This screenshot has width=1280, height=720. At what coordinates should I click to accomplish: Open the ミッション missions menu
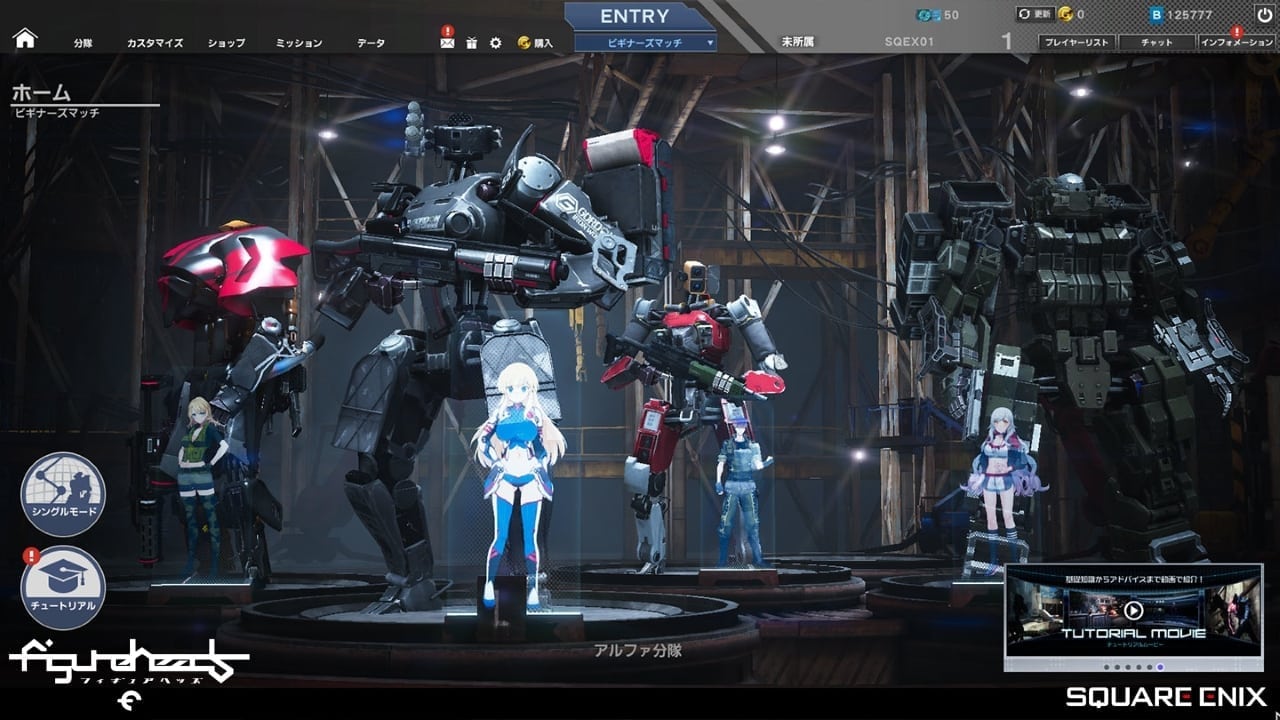pyautogui.click(x=299, y=43)
